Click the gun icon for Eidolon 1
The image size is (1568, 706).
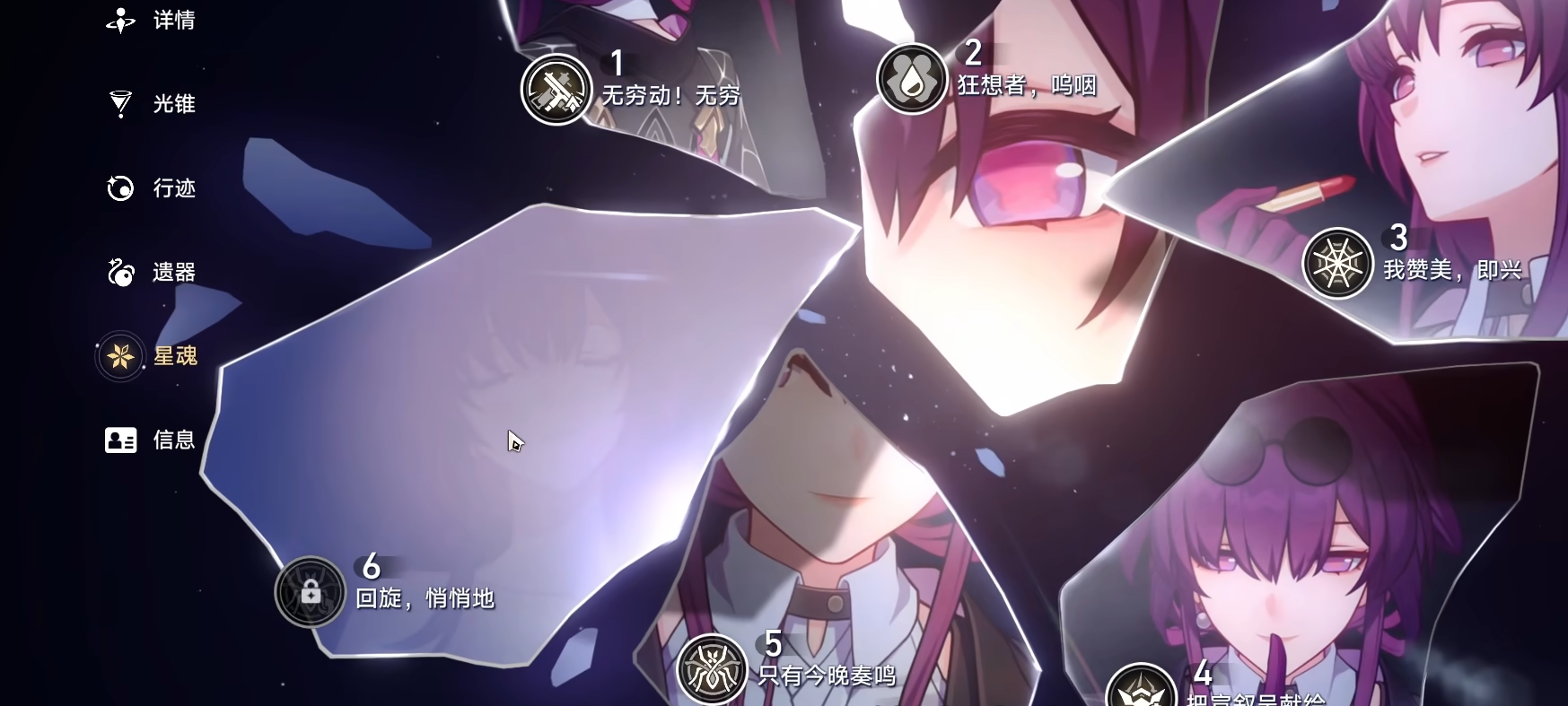click(555, 90)
